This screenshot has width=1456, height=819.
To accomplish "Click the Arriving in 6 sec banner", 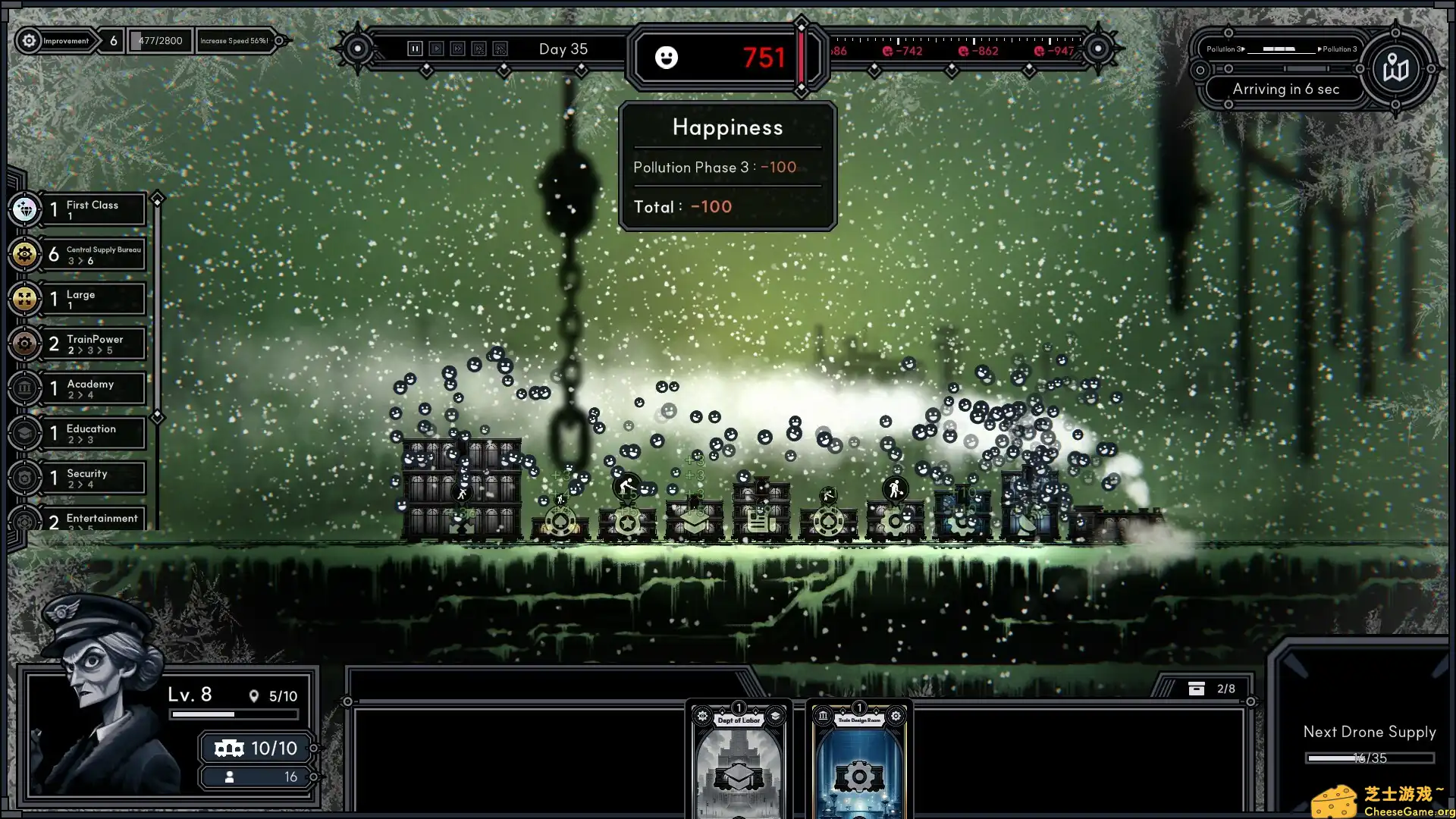I will coord(1287,89).
